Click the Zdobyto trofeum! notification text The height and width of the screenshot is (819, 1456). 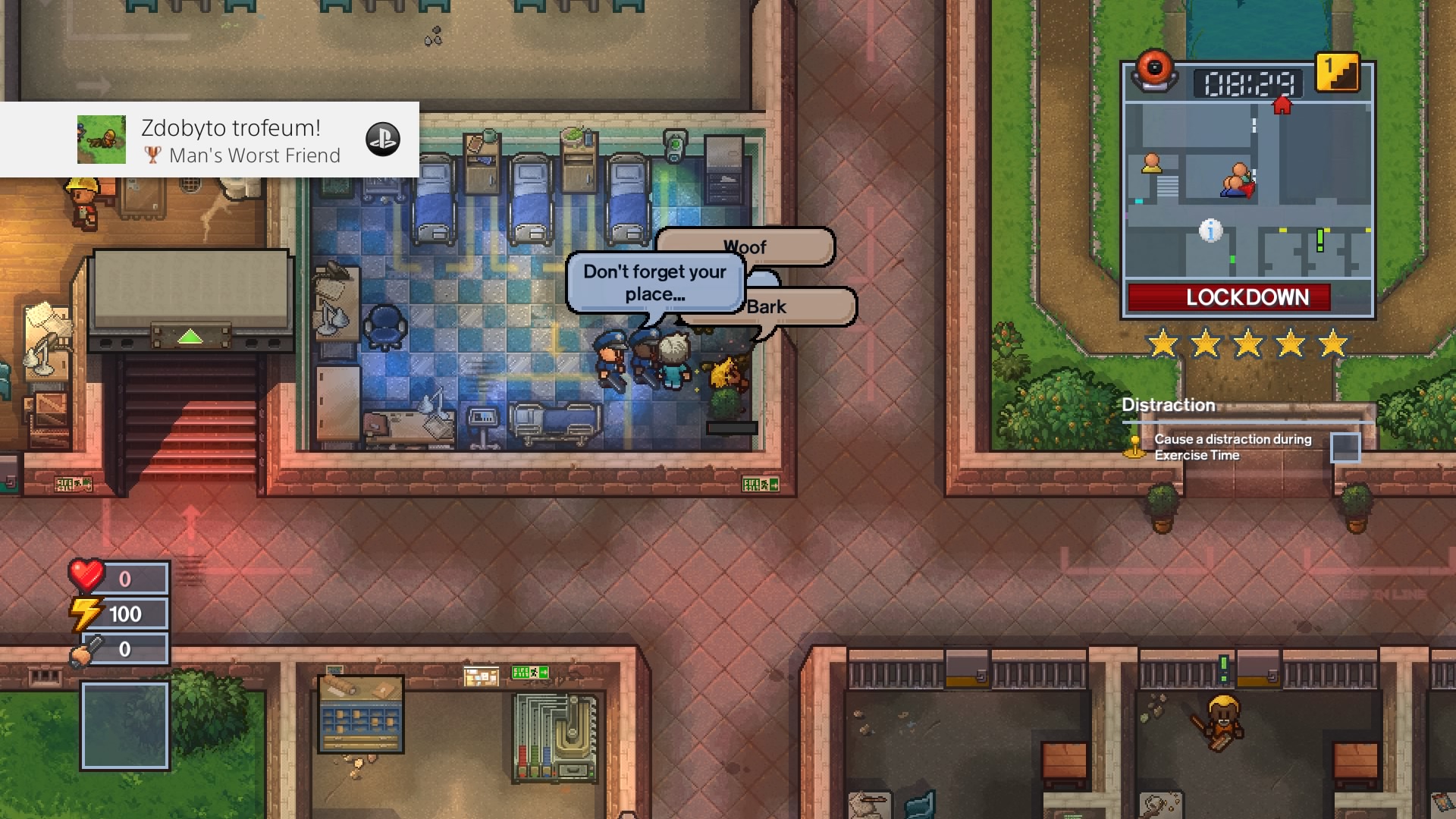click(230, 127)
